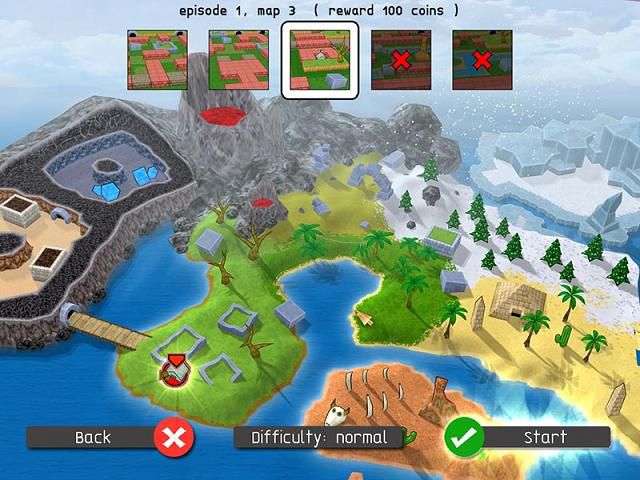Choose the locked map 5 thumbnail
This screenshot has width=640, height=480.
pos(482,60)
